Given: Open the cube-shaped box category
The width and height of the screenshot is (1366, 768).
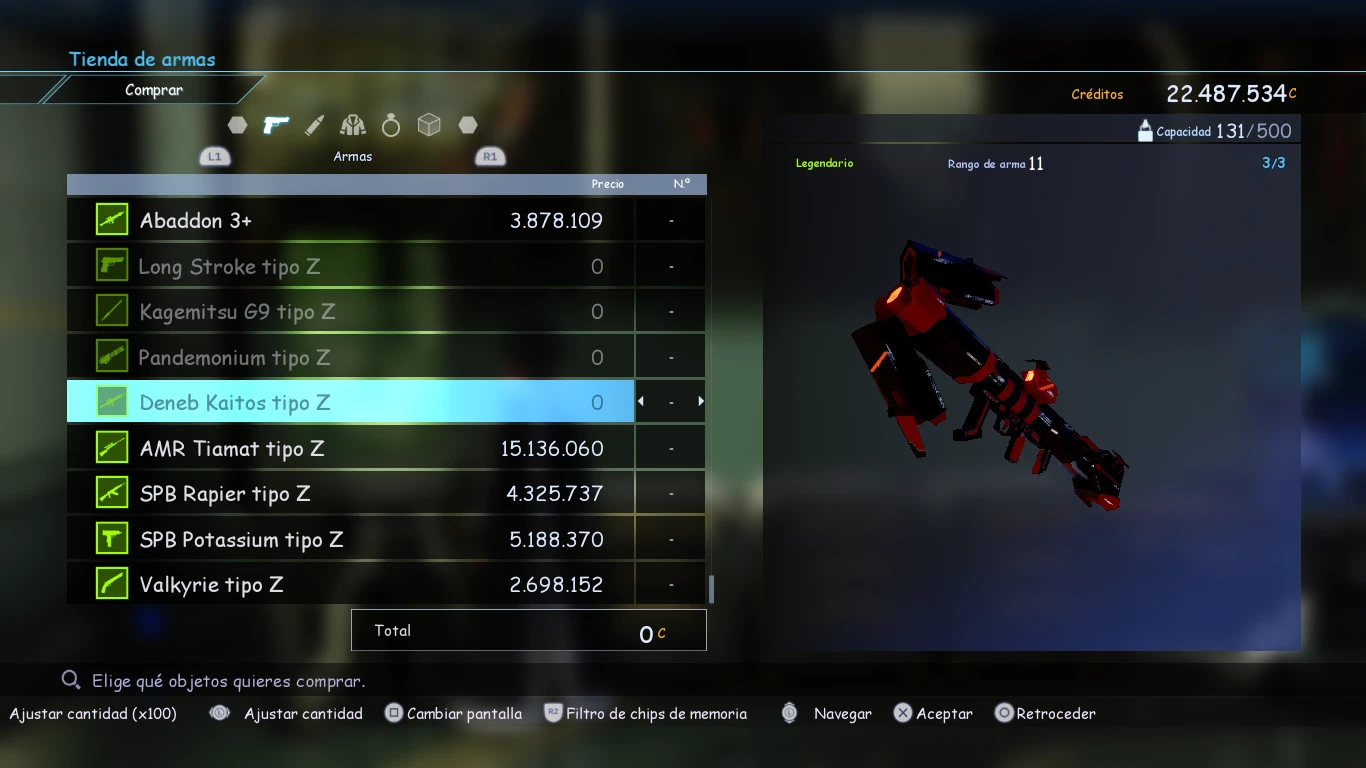Looking at the screenshot, I should 429,125.
